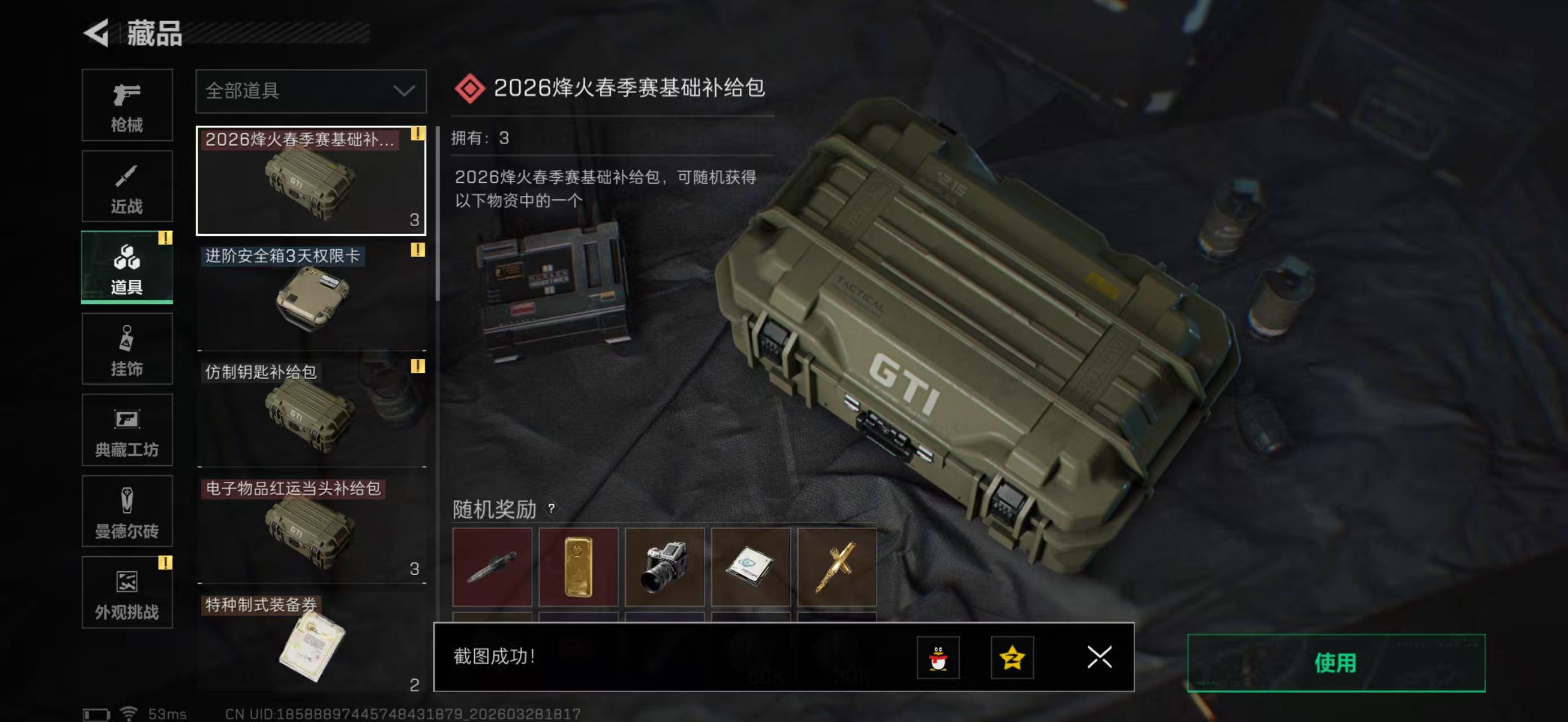Click the gold bar reward thumbnail
This screenshot has height=722, width=1568.
click(x=578, y=566)
